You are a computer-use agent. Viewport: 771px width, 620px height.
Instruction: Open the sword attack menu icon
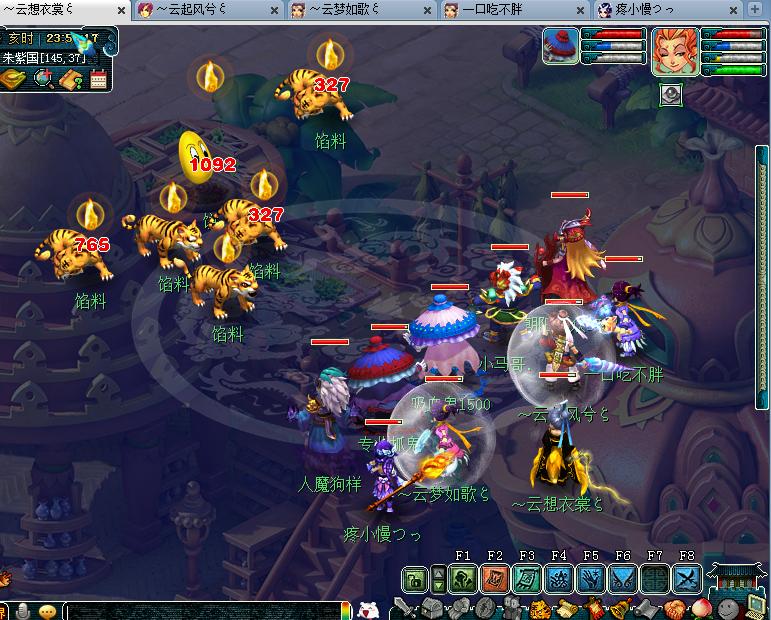coord(403,607)
